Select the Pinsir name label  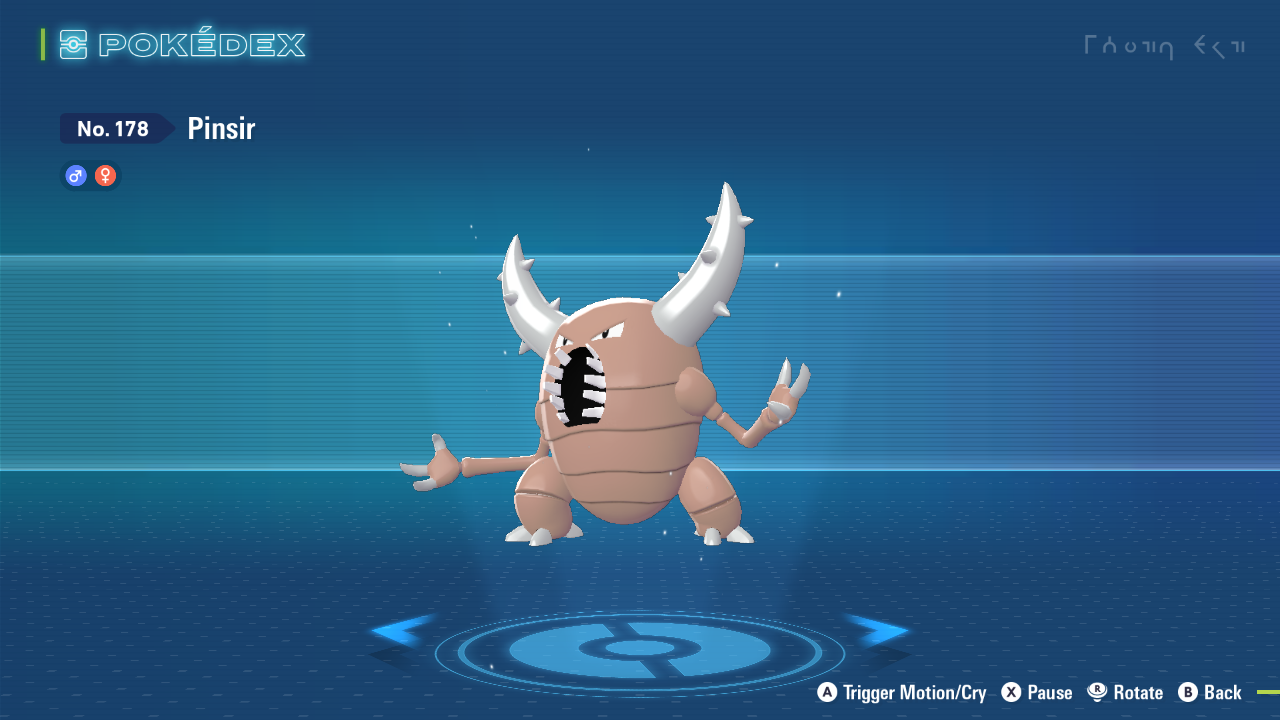(220, 128)
